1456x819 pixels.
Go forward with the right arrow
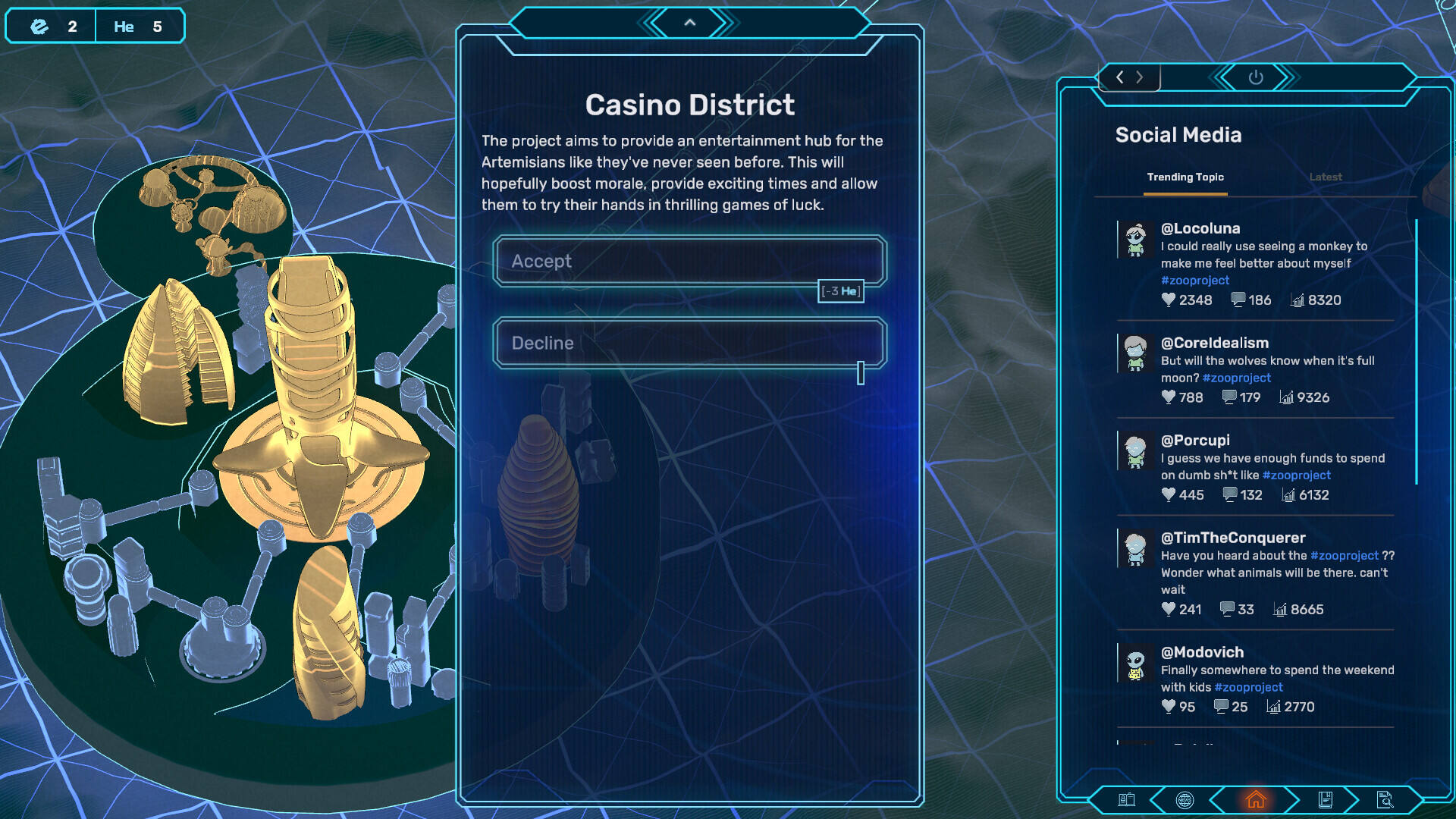tap(1140, 77)
